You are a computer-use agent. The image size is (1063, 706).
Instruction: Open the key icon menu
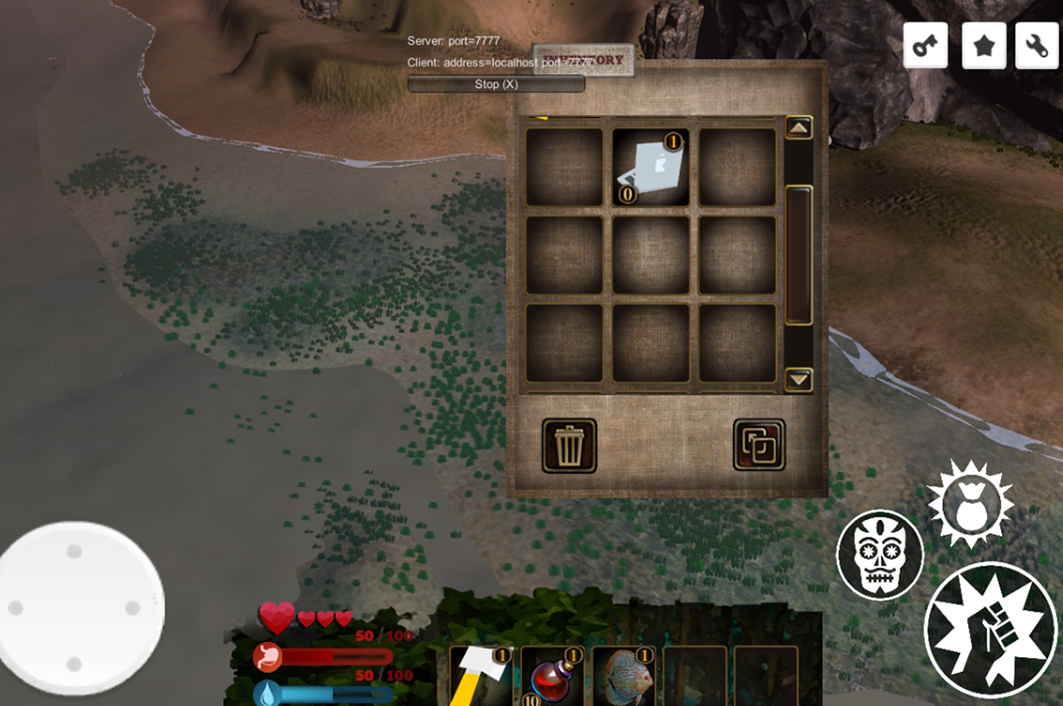tap(925, 45)
